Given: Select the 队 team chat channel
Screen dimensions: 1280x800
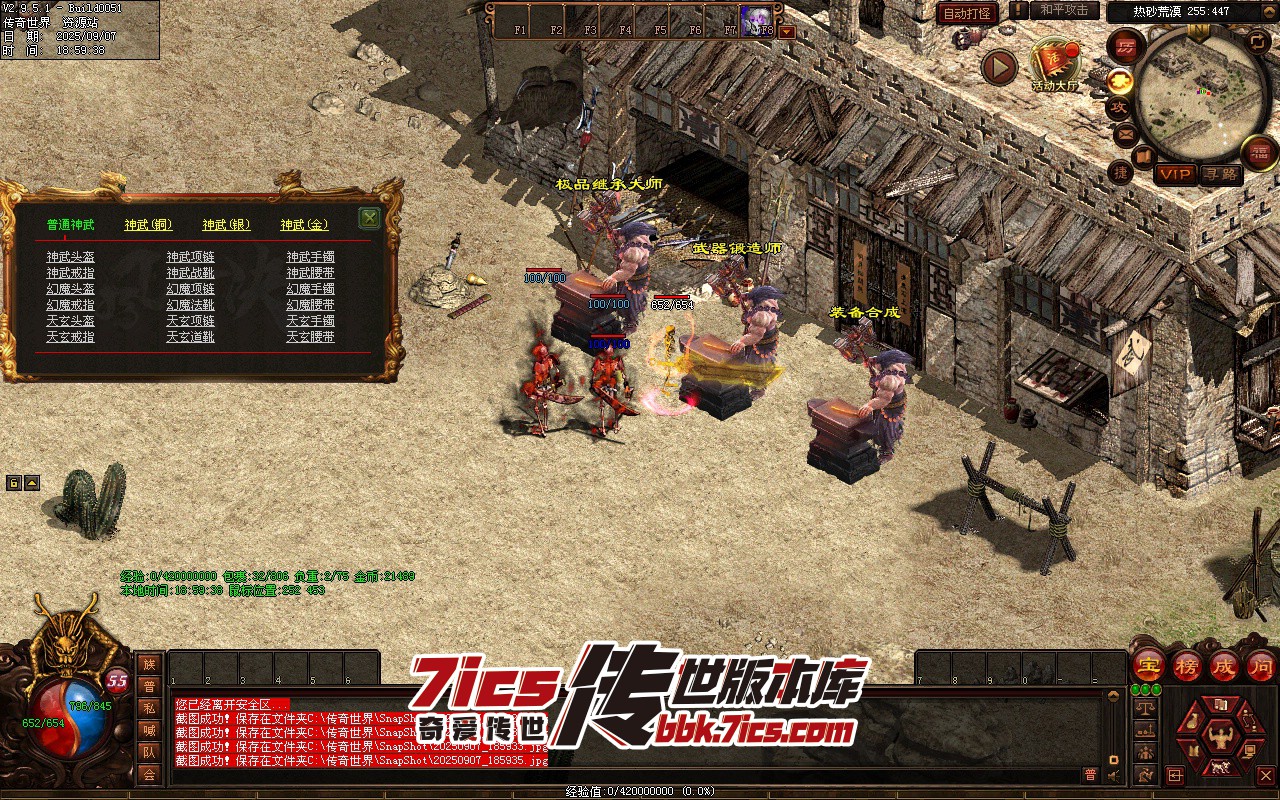Looking at the screenshot, I should coord(149,752).
